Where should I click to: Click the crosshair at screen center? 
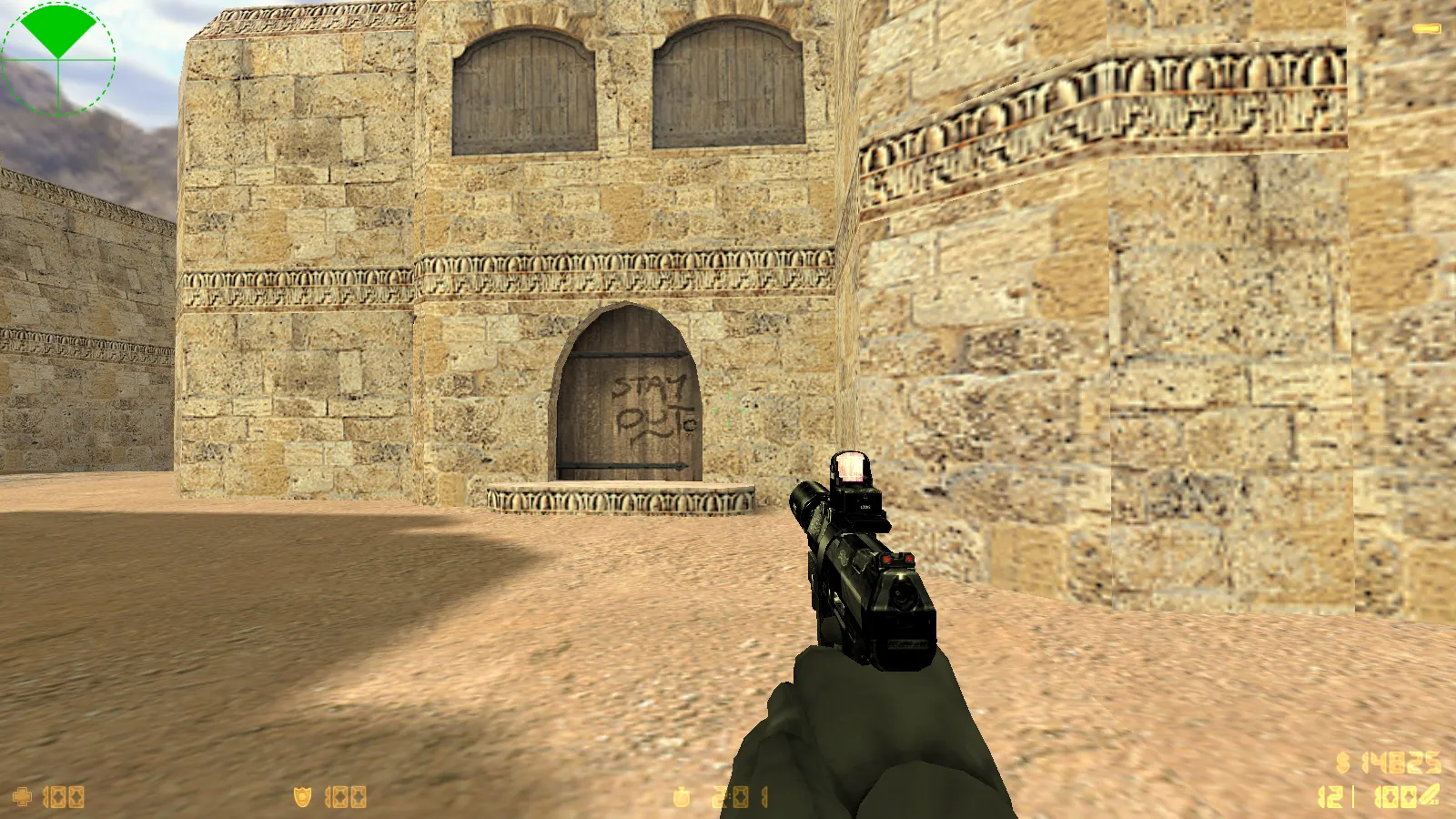click(728, 409)
